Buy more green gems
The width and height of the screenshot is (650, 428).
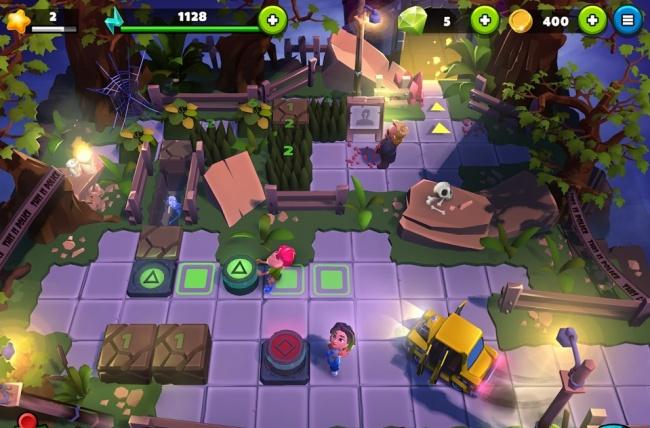point(484,20)
